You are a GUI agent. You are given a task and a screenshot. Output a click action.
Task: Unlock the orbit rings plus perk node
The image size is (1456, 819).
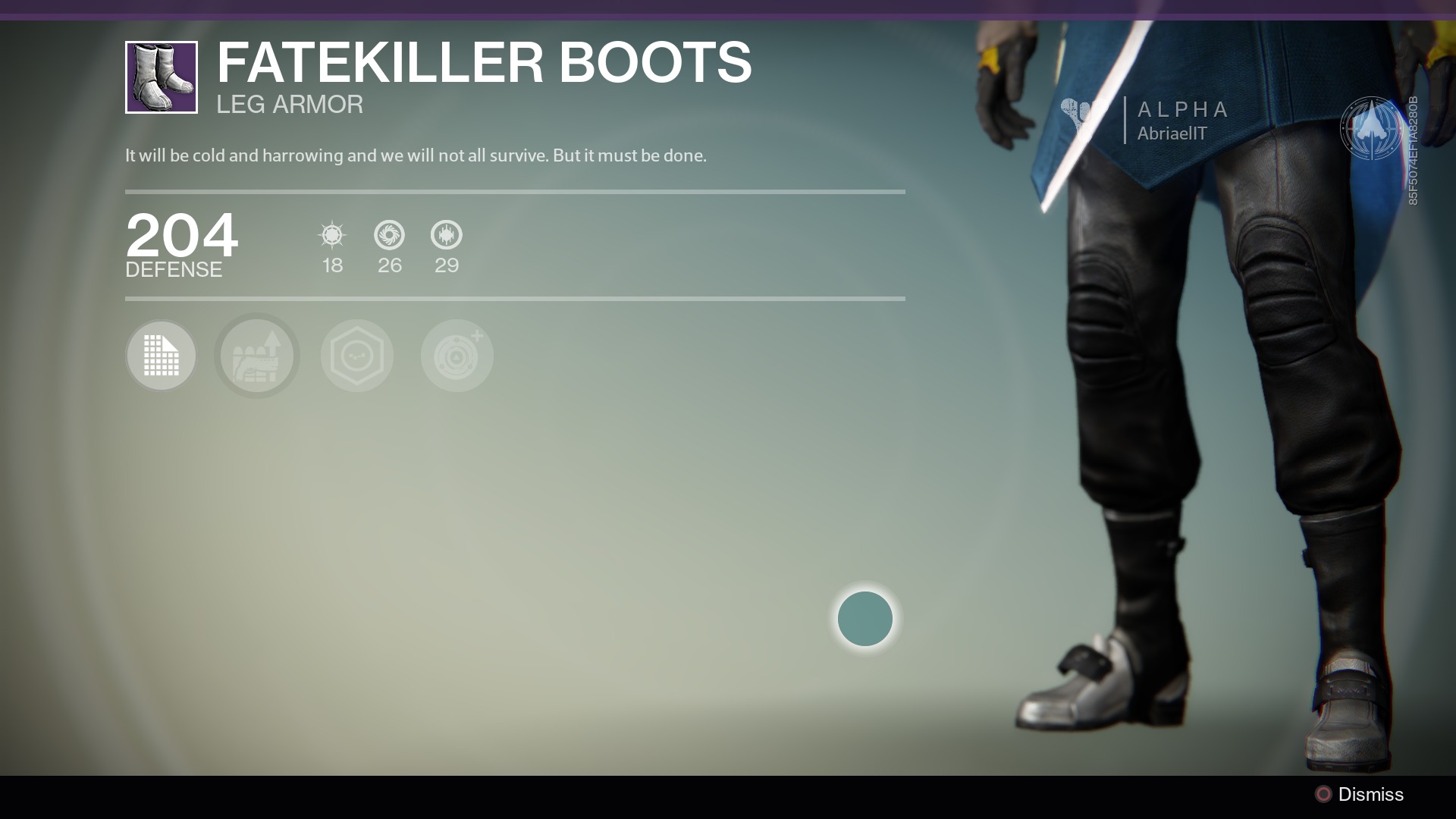457,356
